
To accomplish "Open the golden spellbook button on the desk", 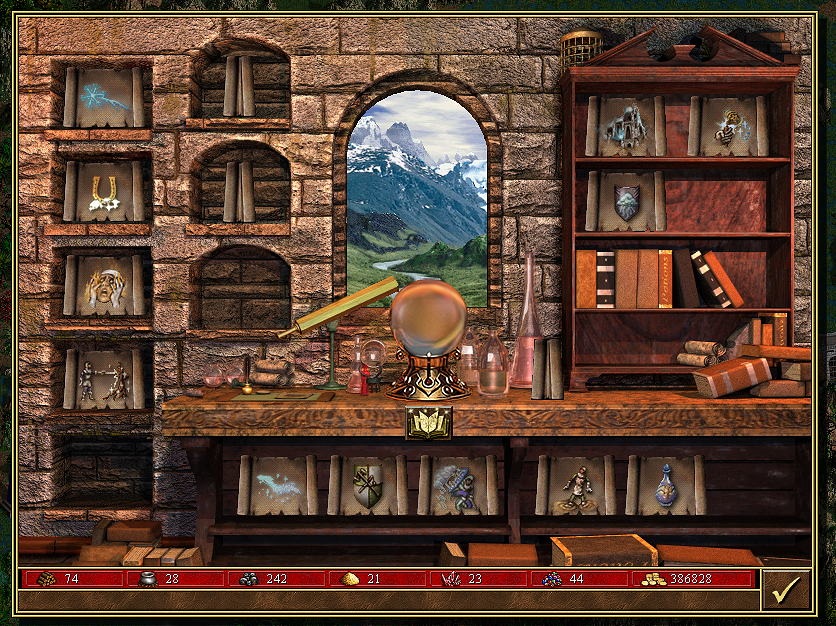I will click(428, 423).
